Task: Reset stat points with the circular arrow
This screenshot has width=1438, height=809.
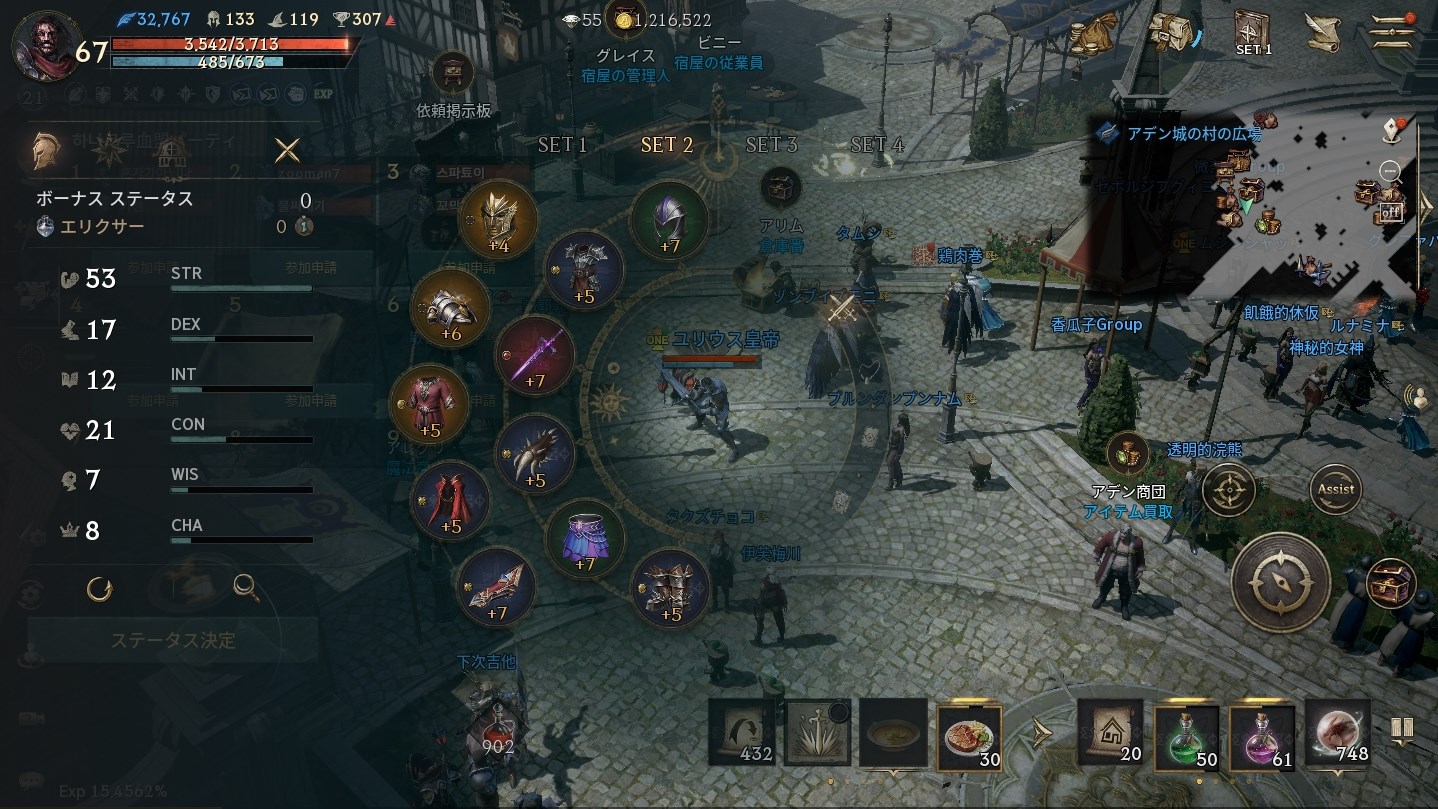Action: pos(99,588)
